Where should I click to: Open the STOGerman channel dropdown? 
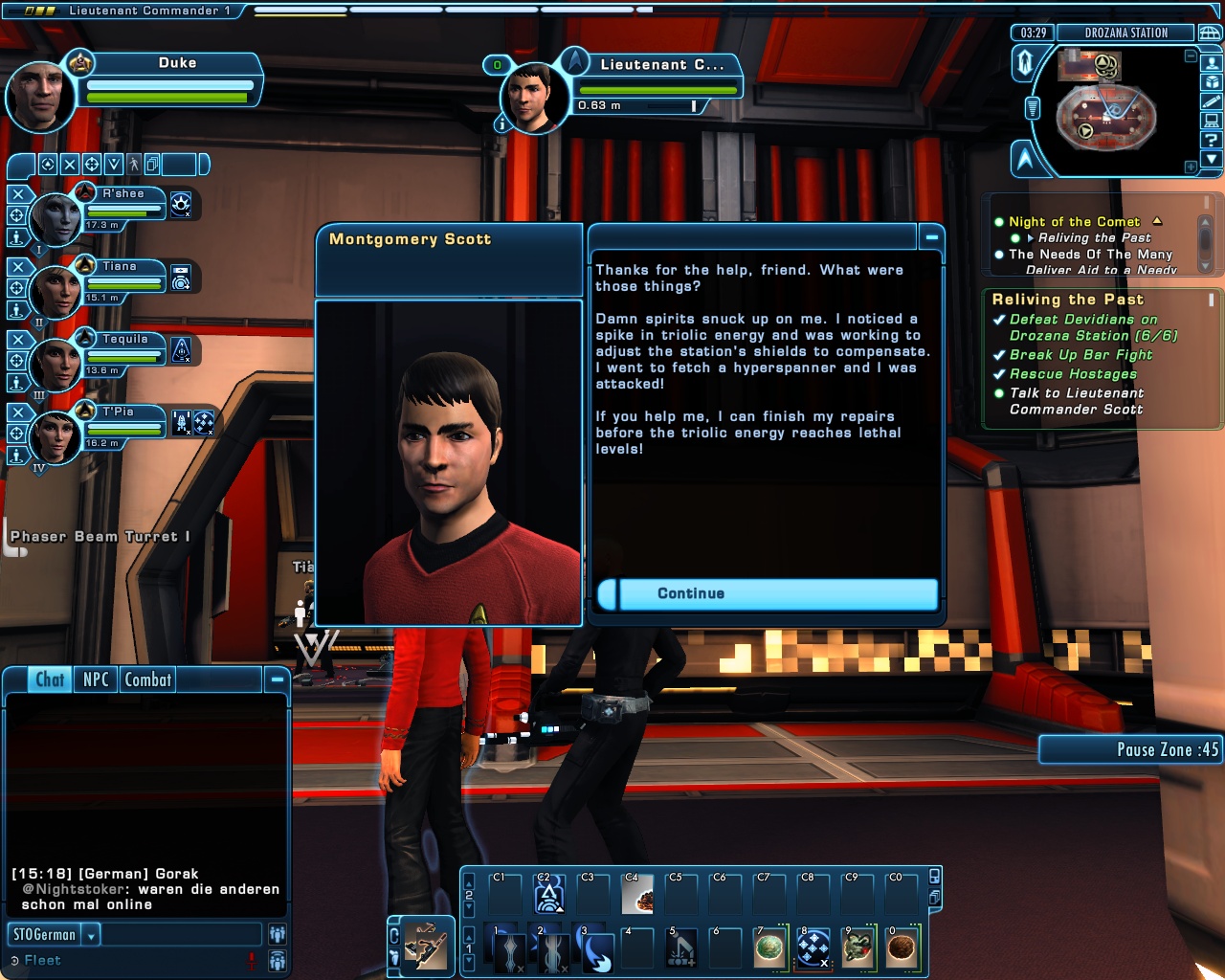[x=92, y=935]
